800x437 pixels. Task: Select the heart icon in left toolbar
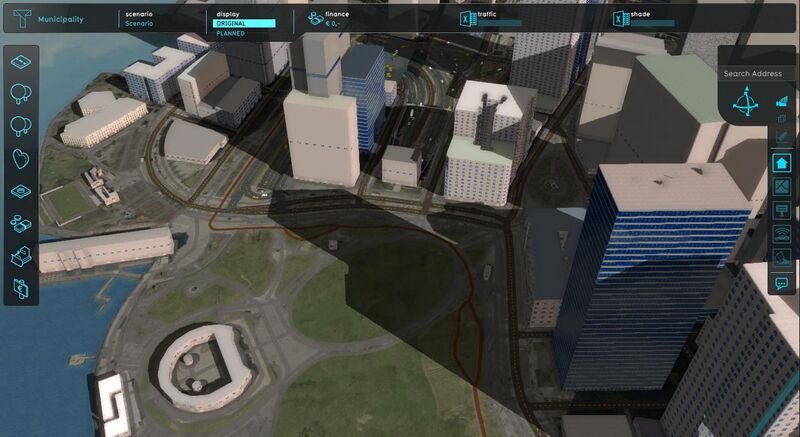tap(21, 158)
